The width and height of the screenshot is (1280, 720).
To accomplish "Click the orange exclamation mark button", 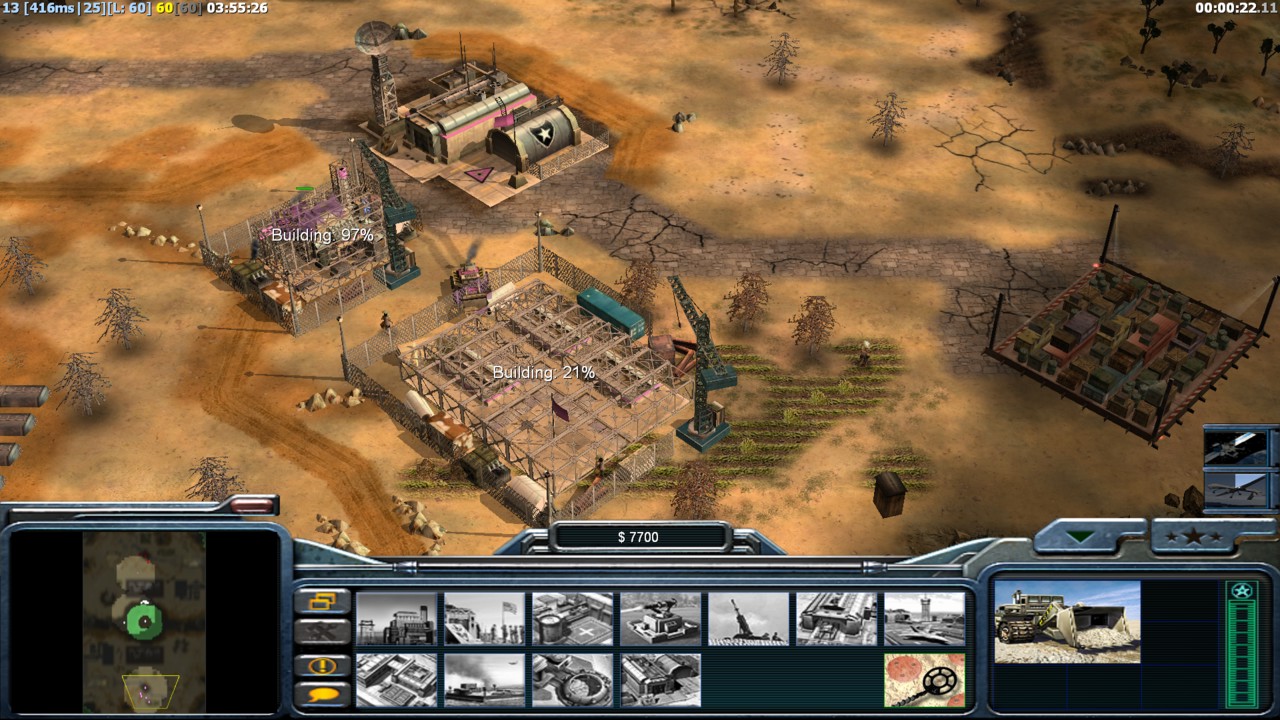I will (323, 665).
